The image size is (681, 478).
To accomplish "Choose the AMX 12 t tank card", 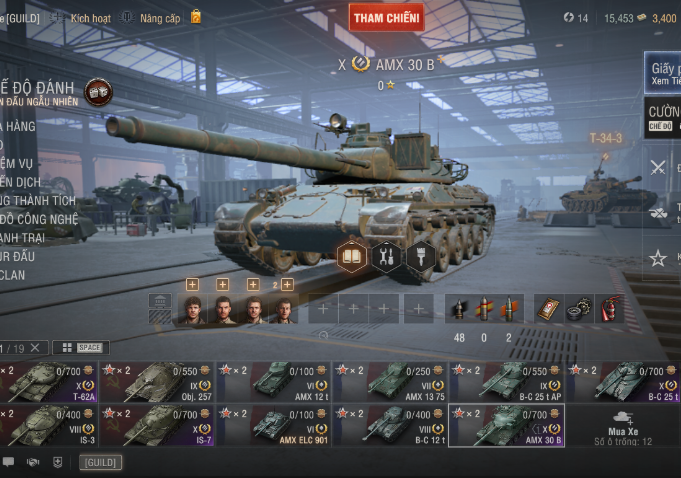I will click(274, 382).
